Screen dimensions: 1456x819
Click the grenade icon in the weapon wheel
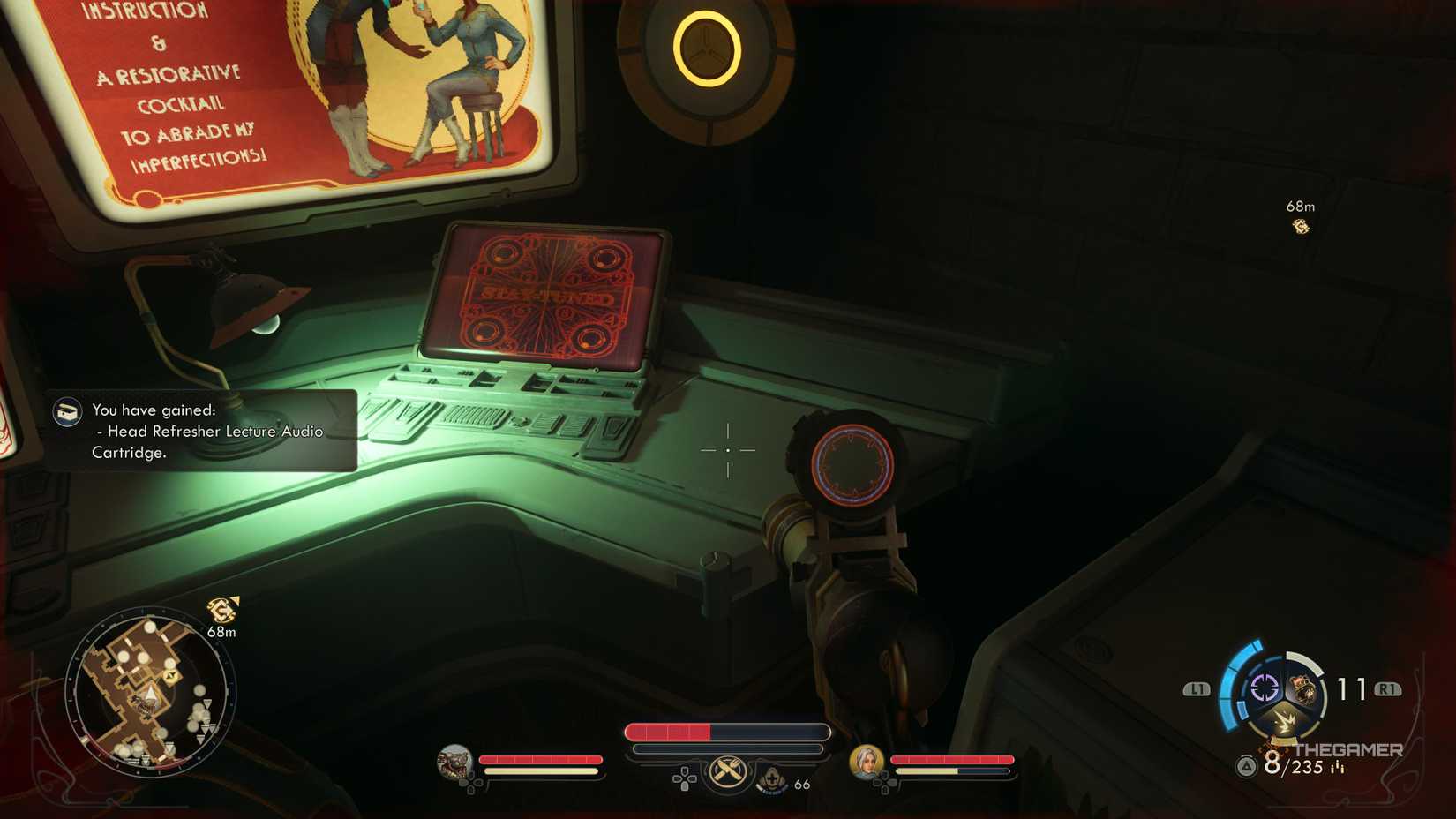[x=1304, y=689]
